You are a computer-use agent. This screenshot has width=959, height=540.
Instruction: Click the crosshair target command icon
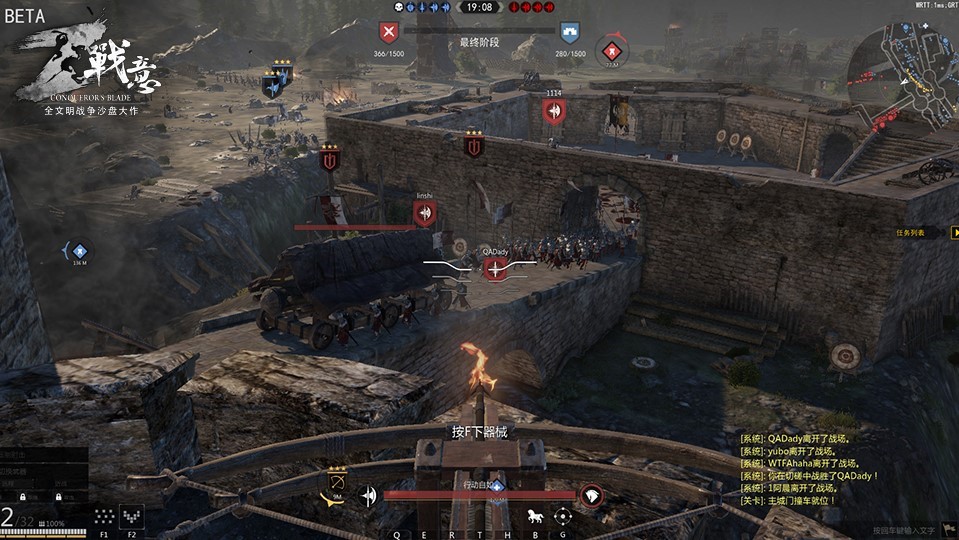pos(563,516)
